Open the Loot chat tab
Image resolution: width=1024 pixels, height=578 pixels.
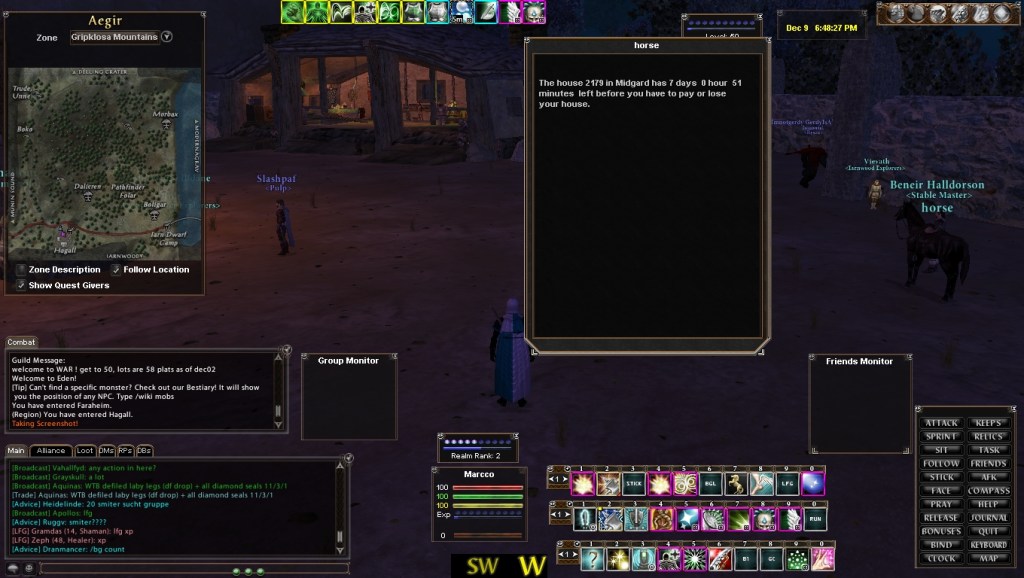[85, 451]
